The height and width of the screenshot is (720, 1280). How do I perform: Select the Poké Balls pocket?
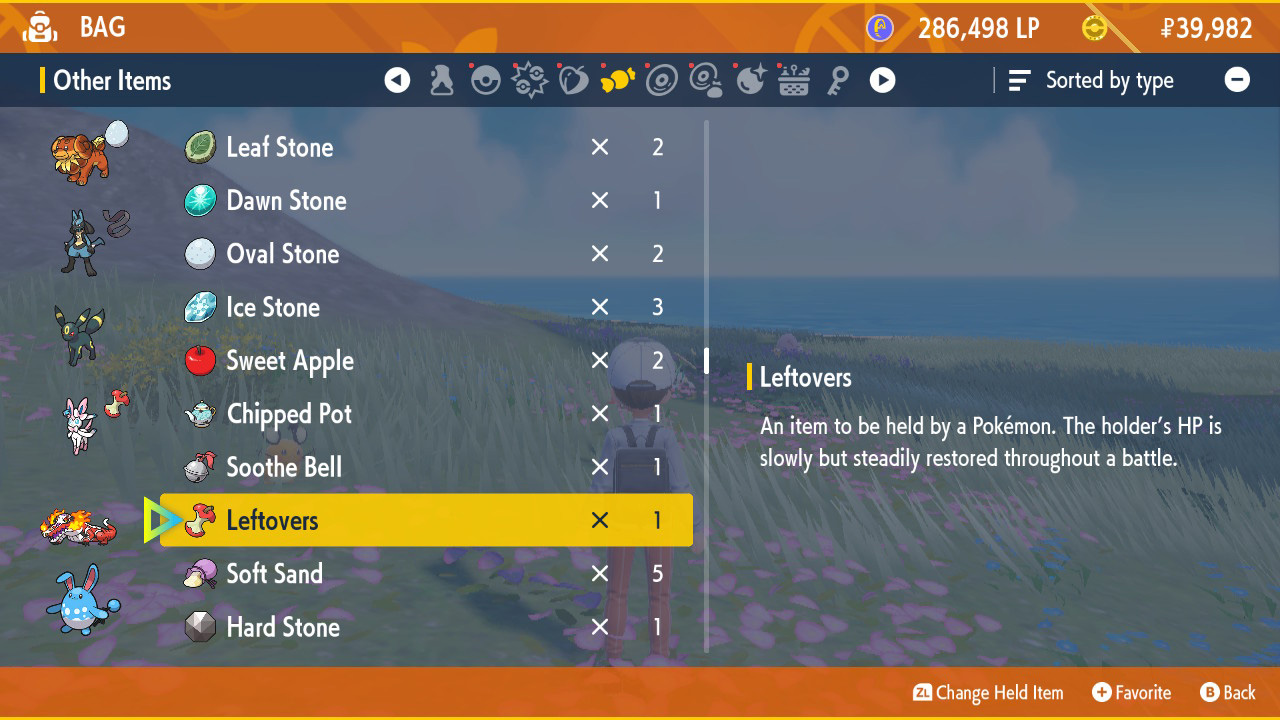tap(485, 80)
